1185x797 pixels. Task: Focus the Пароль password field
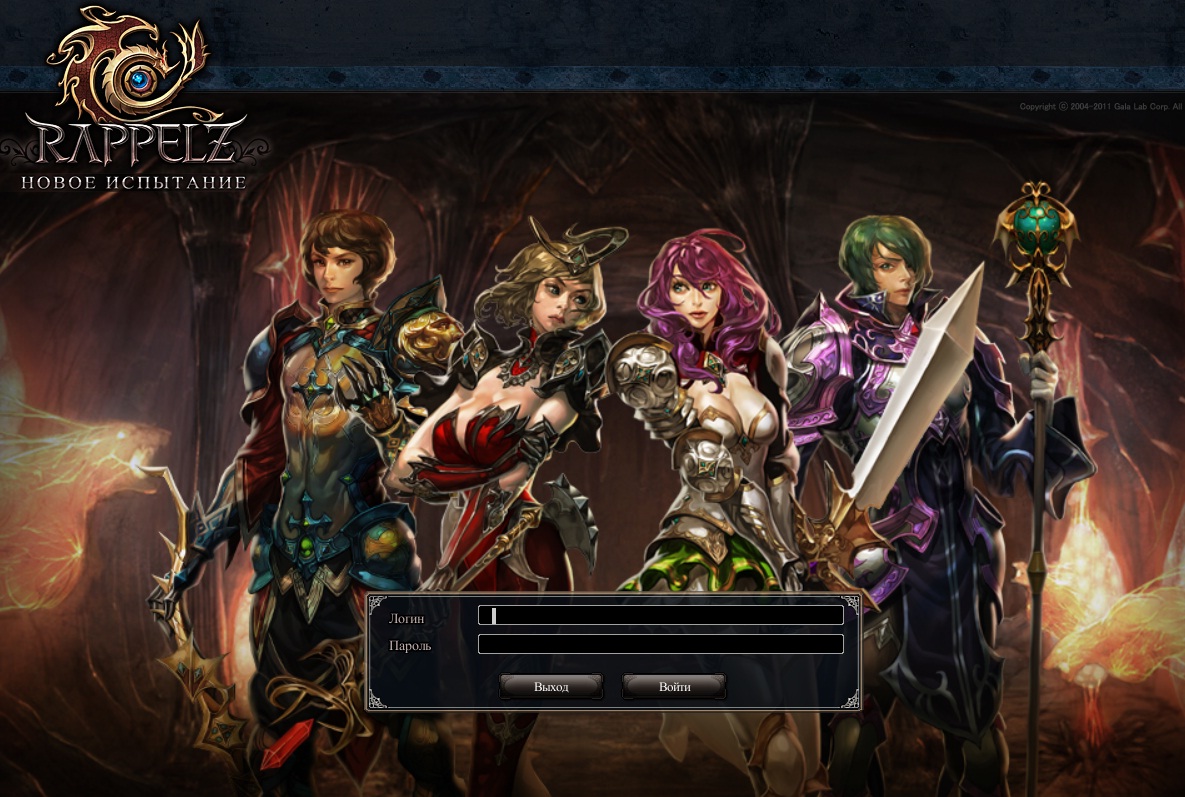point(660,644)
